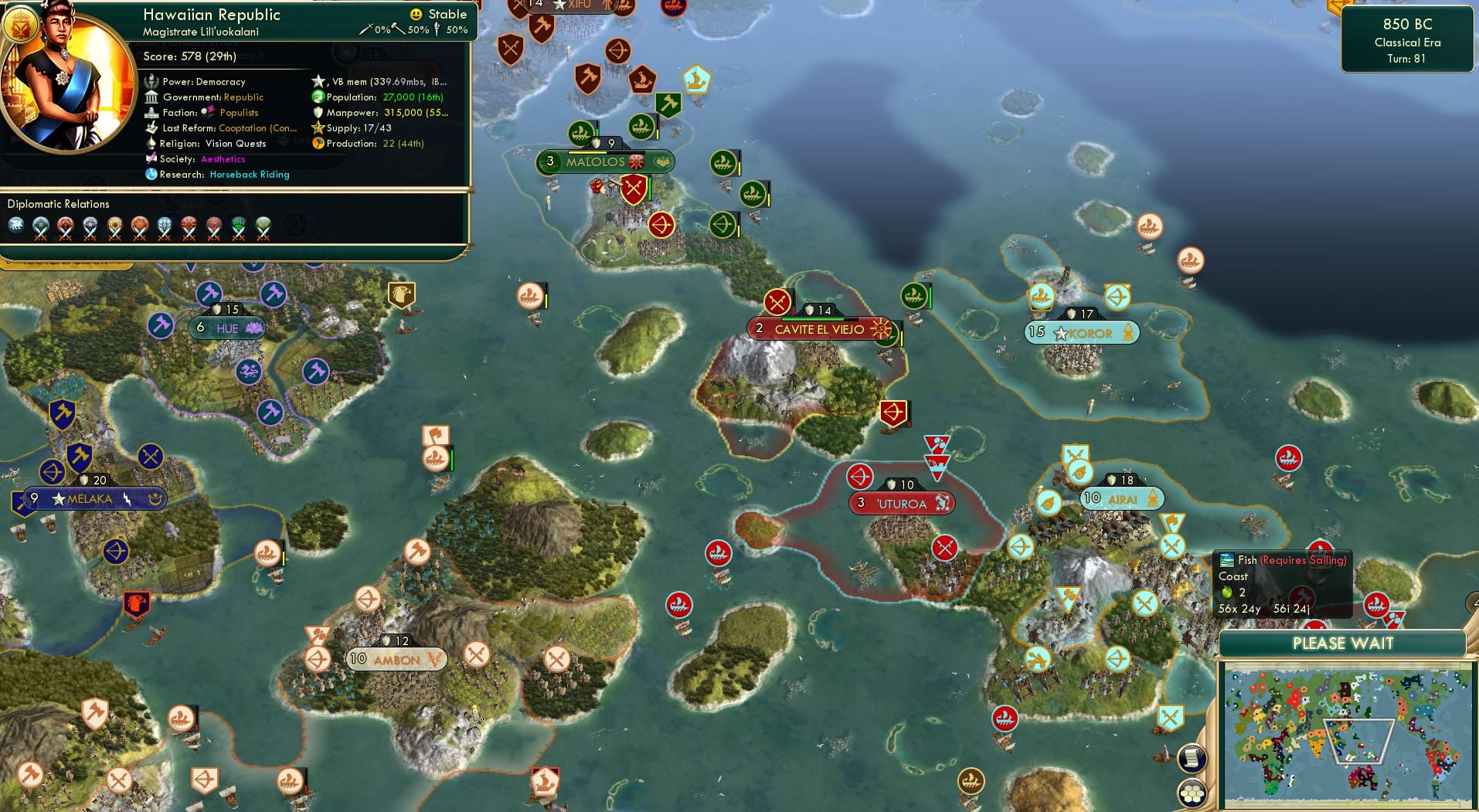The width and height of the screenshot is (1479, 812).
Task: Click the green Population globe icon
Action: 317,97
